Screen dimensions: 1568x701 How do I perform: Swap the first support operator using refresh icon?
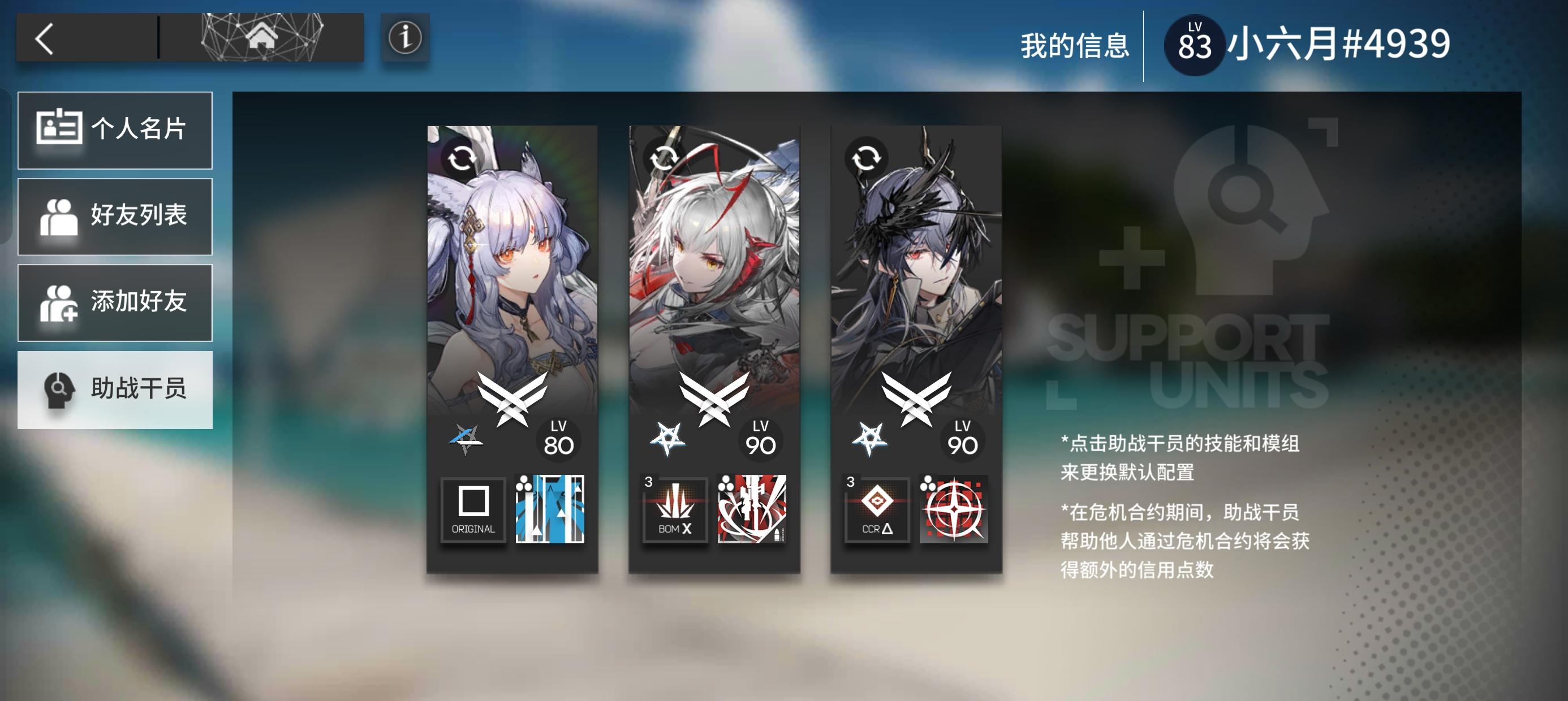[461, 158]
